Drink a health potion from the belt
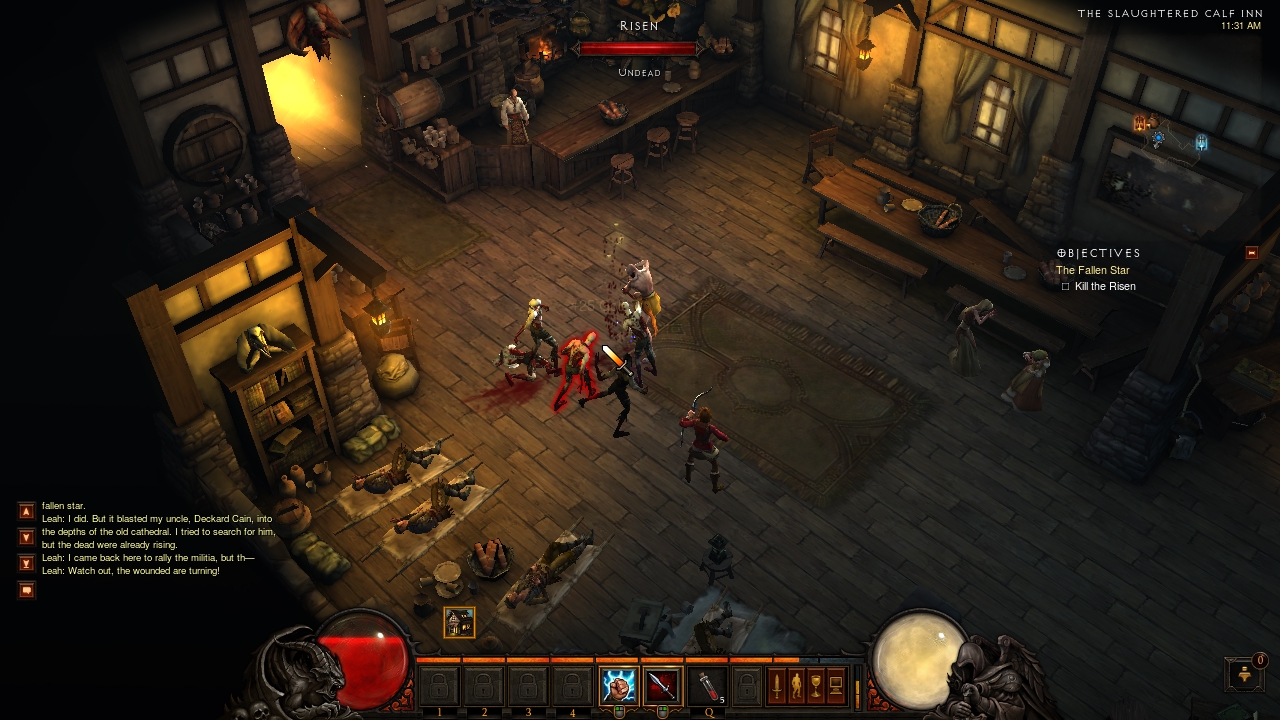This screenshot has width=1280, height=720. coord(706,686)
